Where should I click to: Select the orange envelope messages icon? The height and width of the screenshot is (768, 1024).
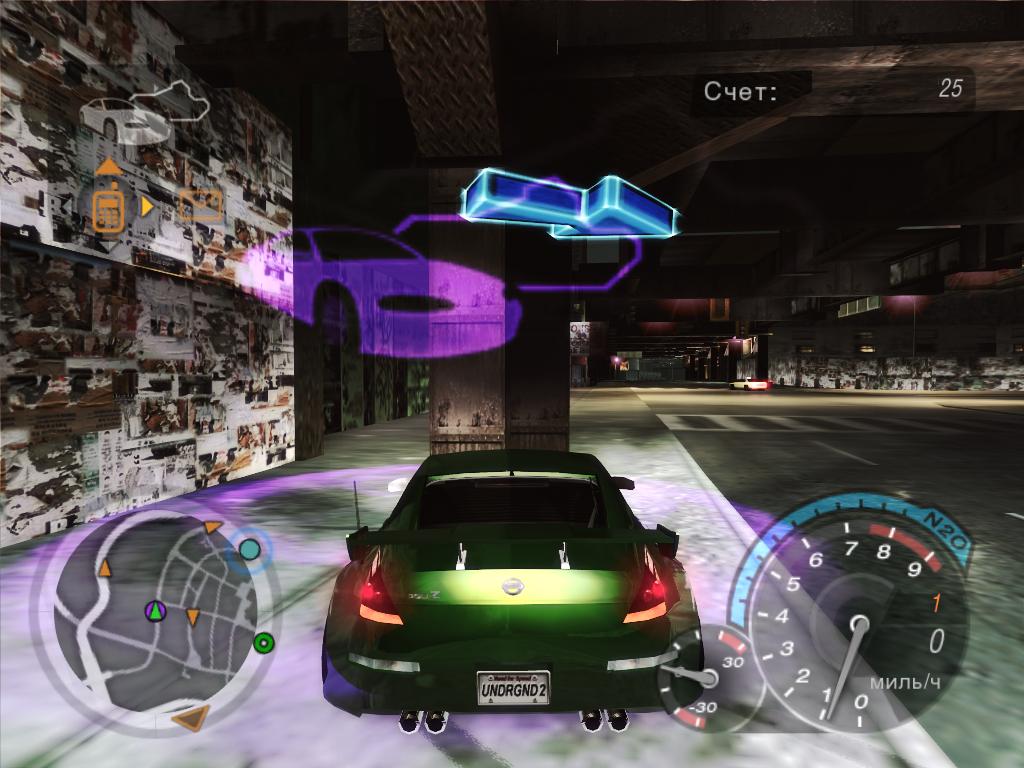point(199,206)
